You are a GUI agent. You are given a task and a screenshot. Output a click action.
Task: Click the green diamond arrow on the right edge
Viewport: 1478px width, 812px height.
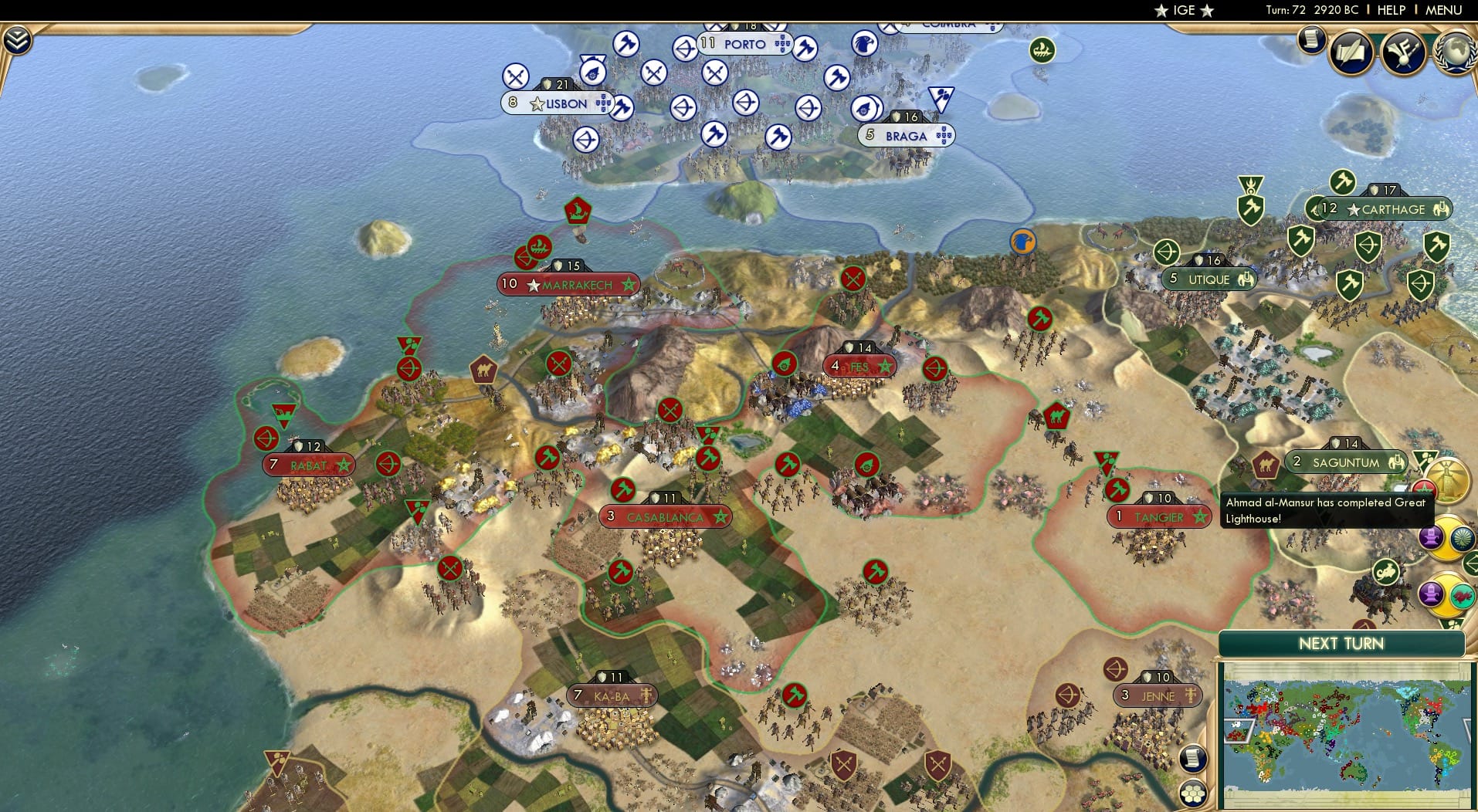click(1473, 564)
